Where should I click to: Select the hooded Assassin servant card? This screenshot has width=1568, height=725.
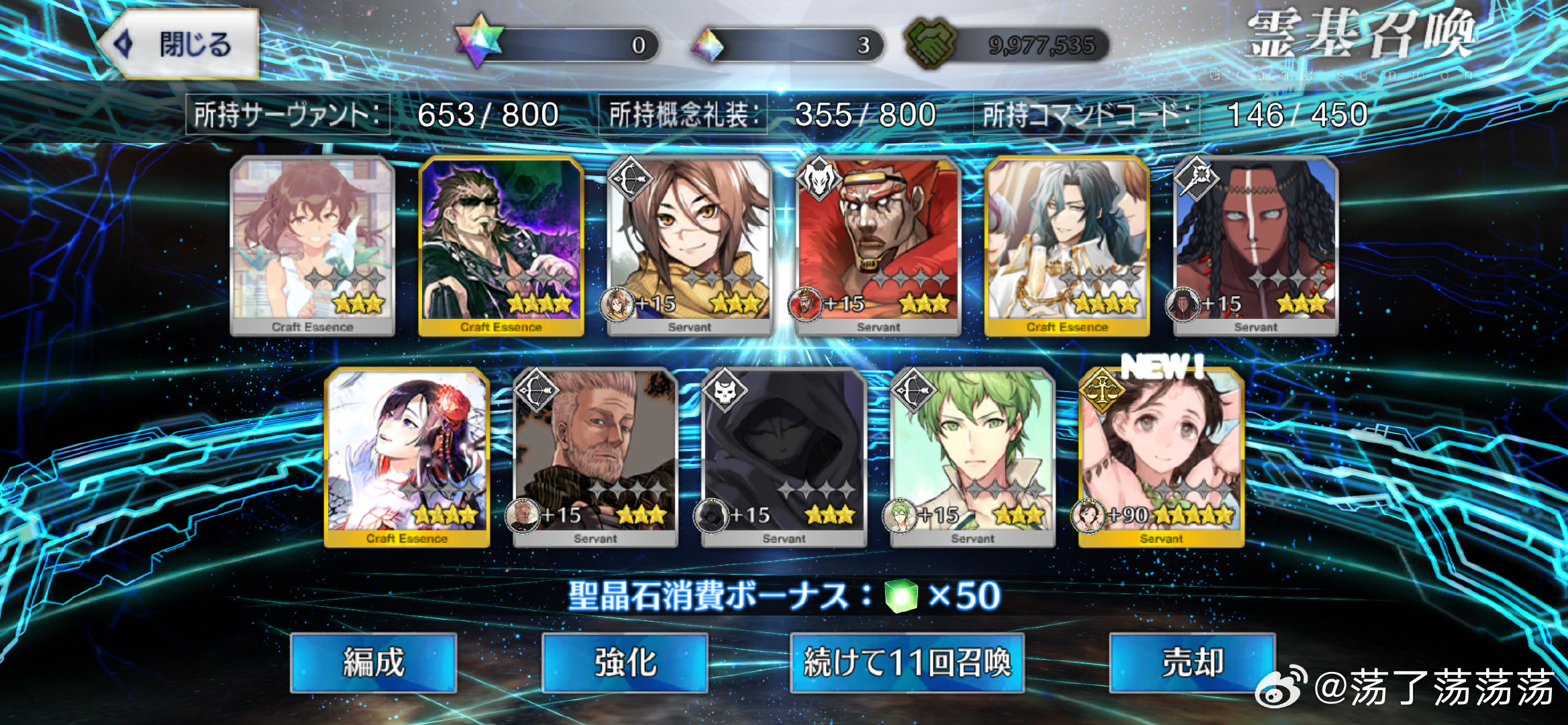point(784,458)
